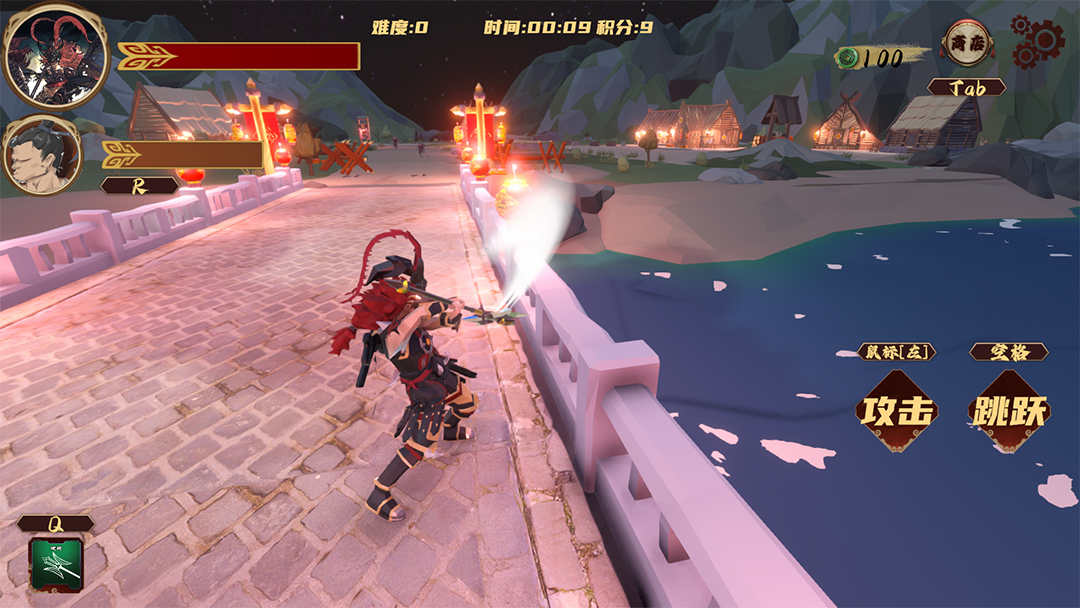Select the red-haired warrior portrait
The height and width of the screenshot is (608, 1080).
42,55
